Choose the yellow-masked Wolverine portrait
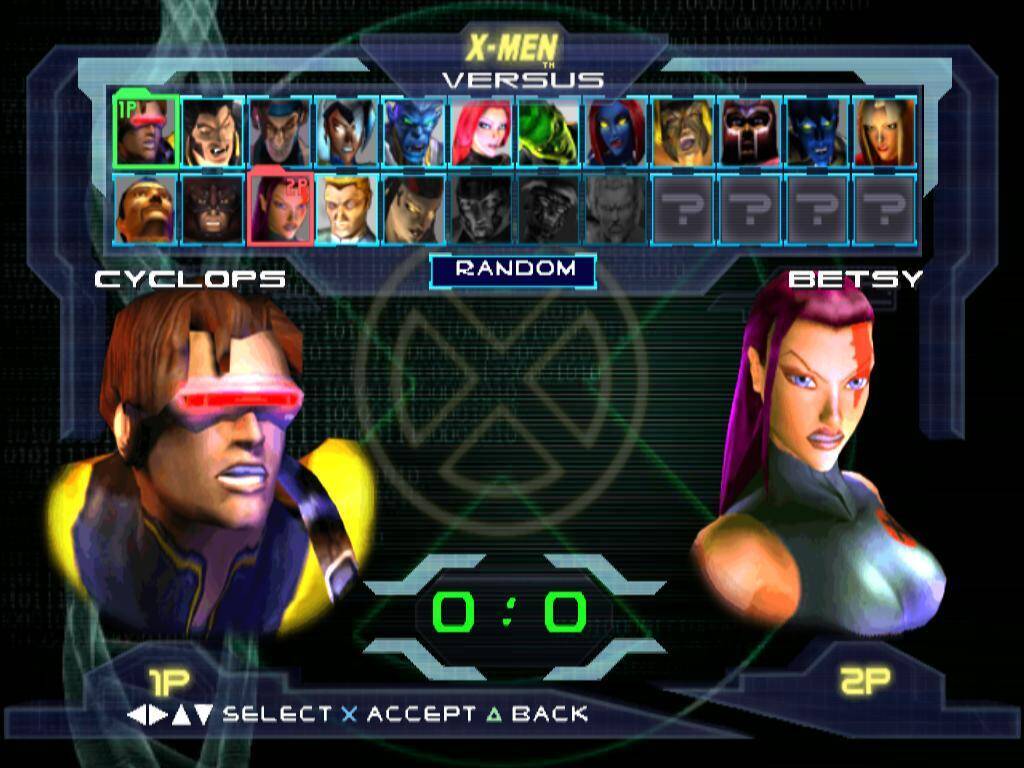 coord(683,131)
